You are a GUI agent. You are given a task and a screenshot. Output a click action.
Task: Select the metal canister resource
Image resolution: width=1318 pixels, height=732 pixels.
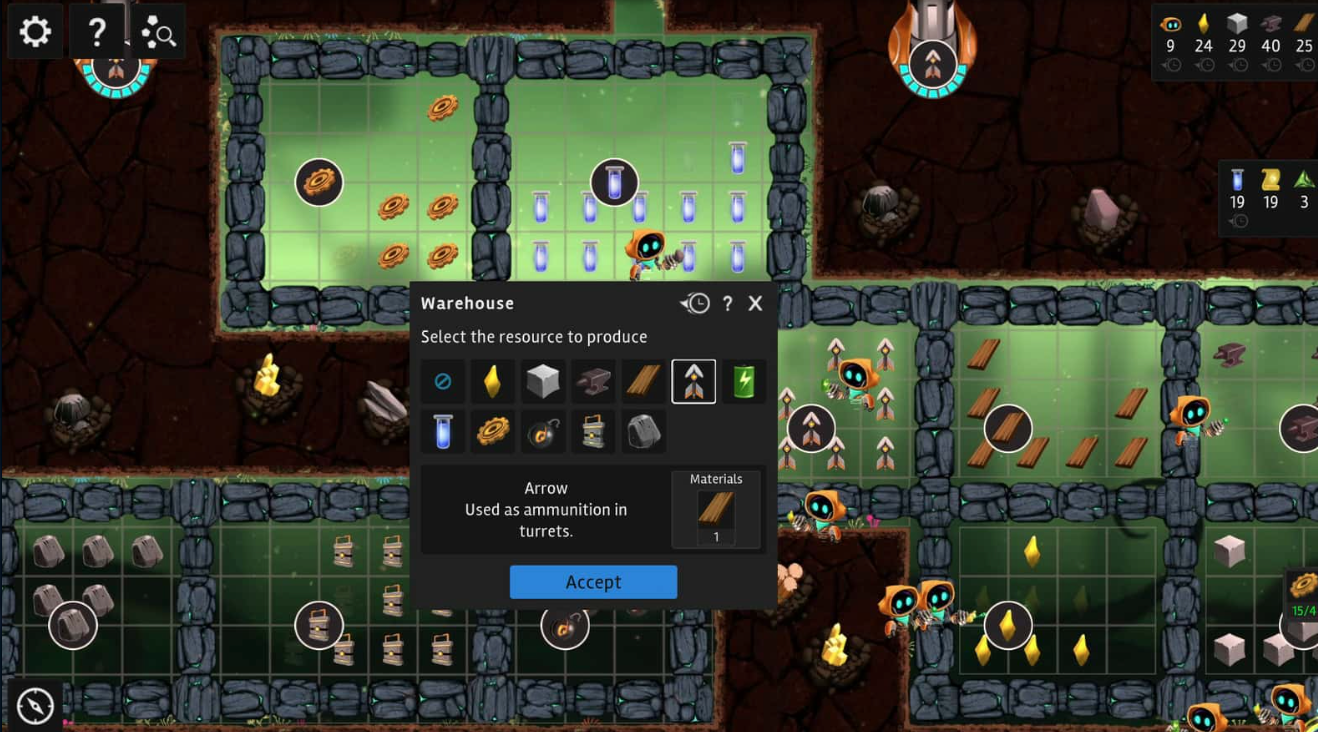[593, 432]
